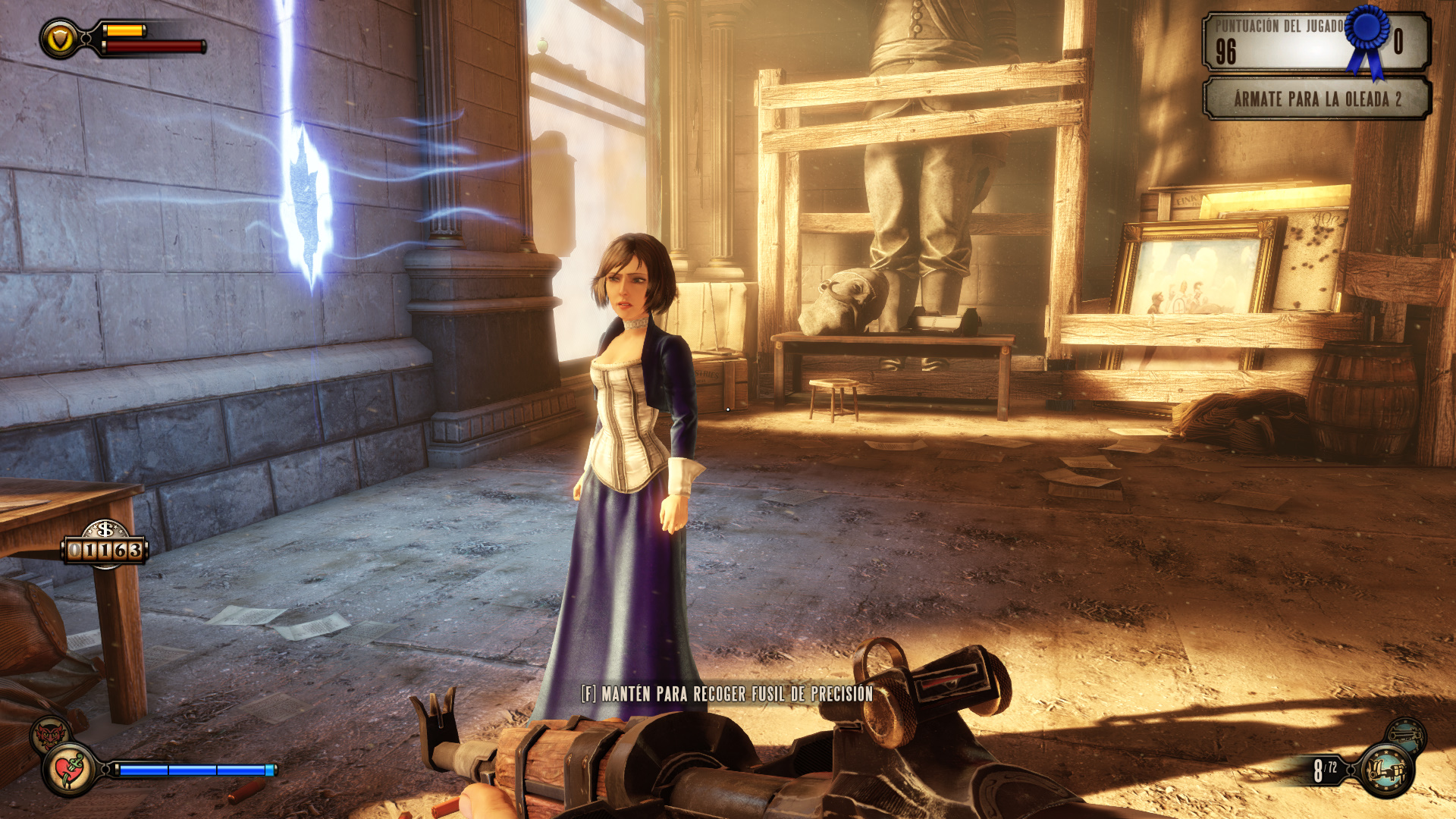Viewport: 1456px width, 819px height.
Task: Select the heart-and-dagger vigor icon
Action: pyautogui.click(x=70, y=770)
